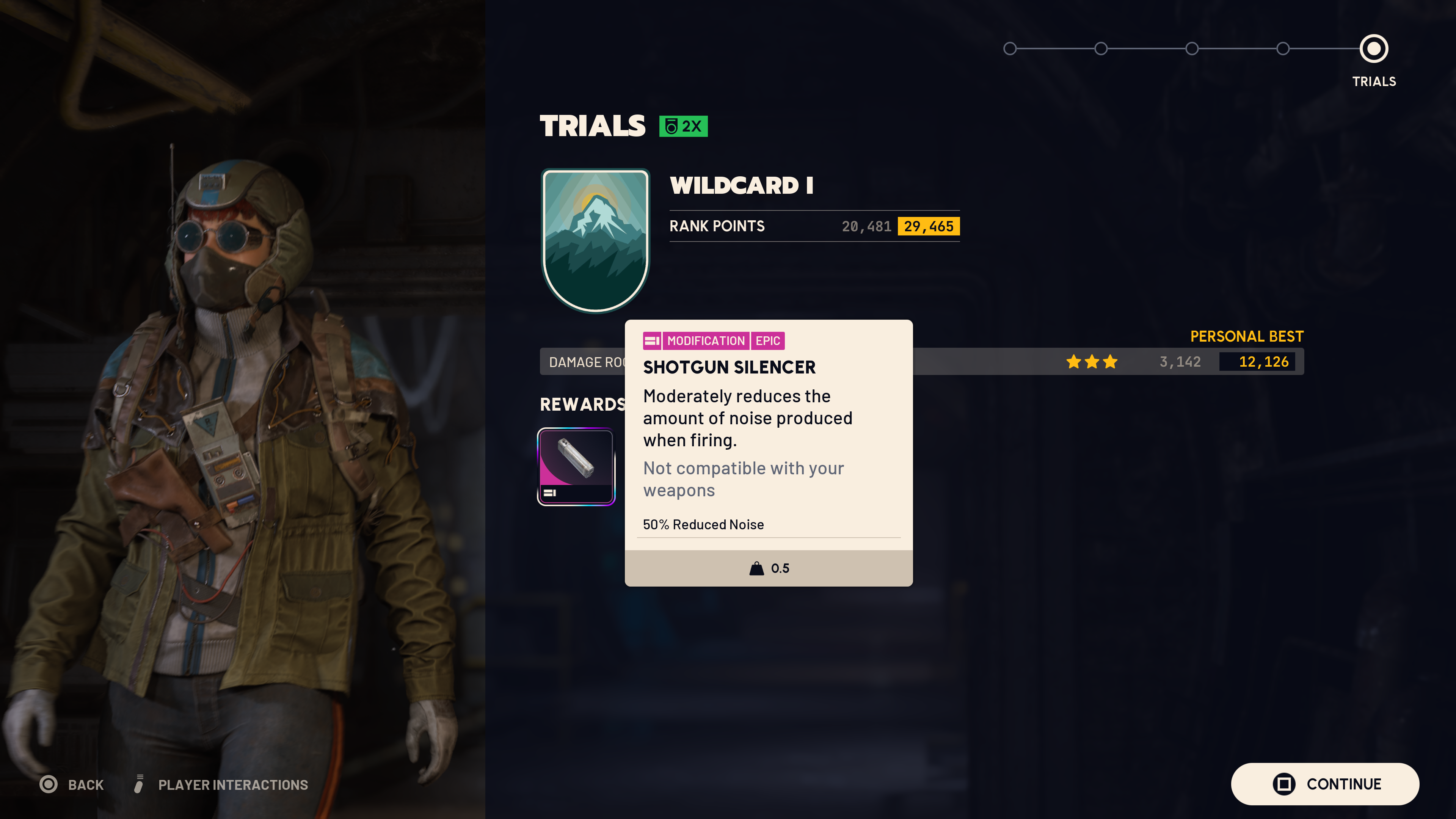Jump to the first progress step circle
The height and width of the screenshot is (819, 1456).
click(1009, 49)
